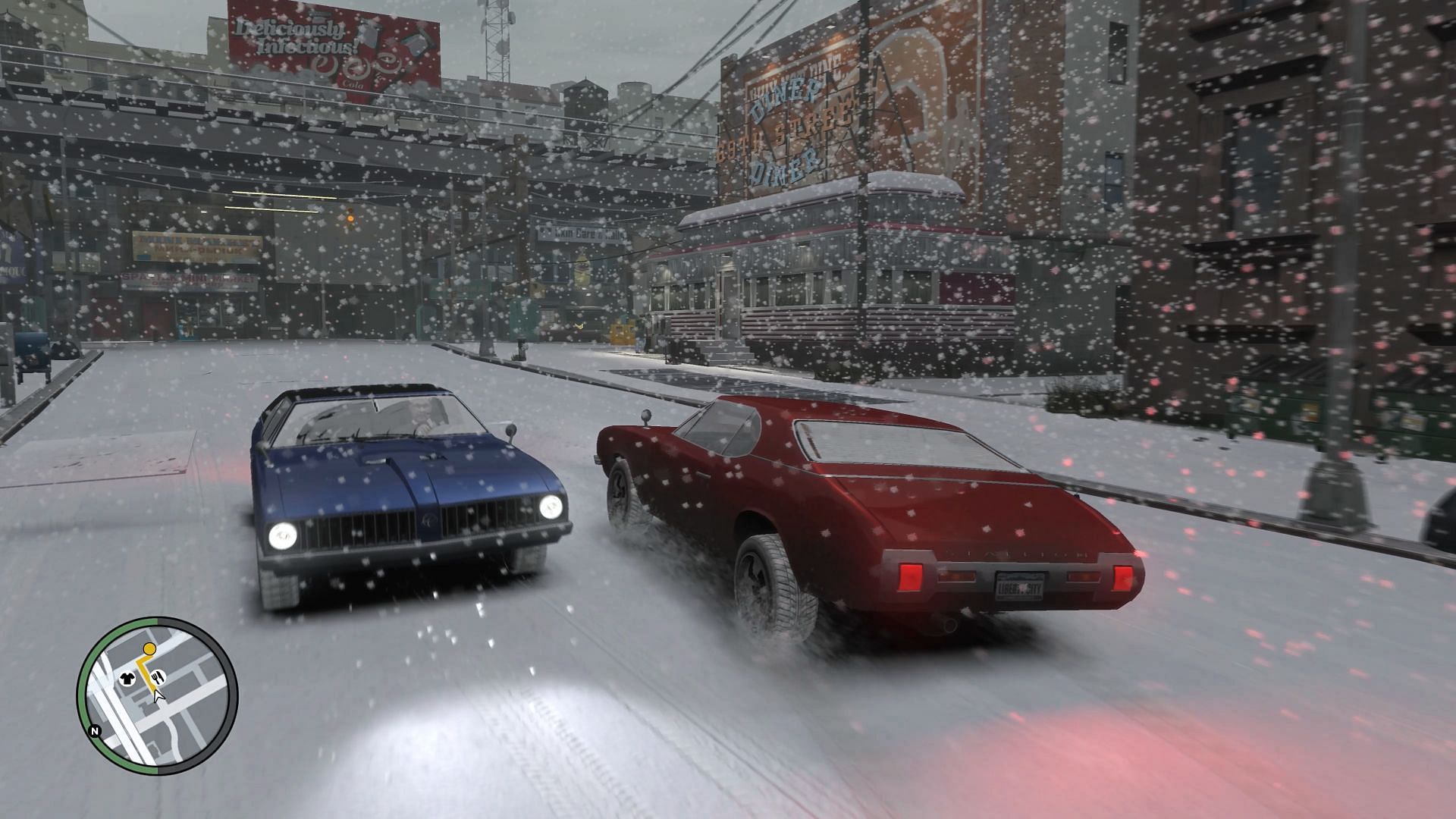Click the white player arrow on minimap
This screenshot has width=1456, height=819.
click(x=158, y=694)
